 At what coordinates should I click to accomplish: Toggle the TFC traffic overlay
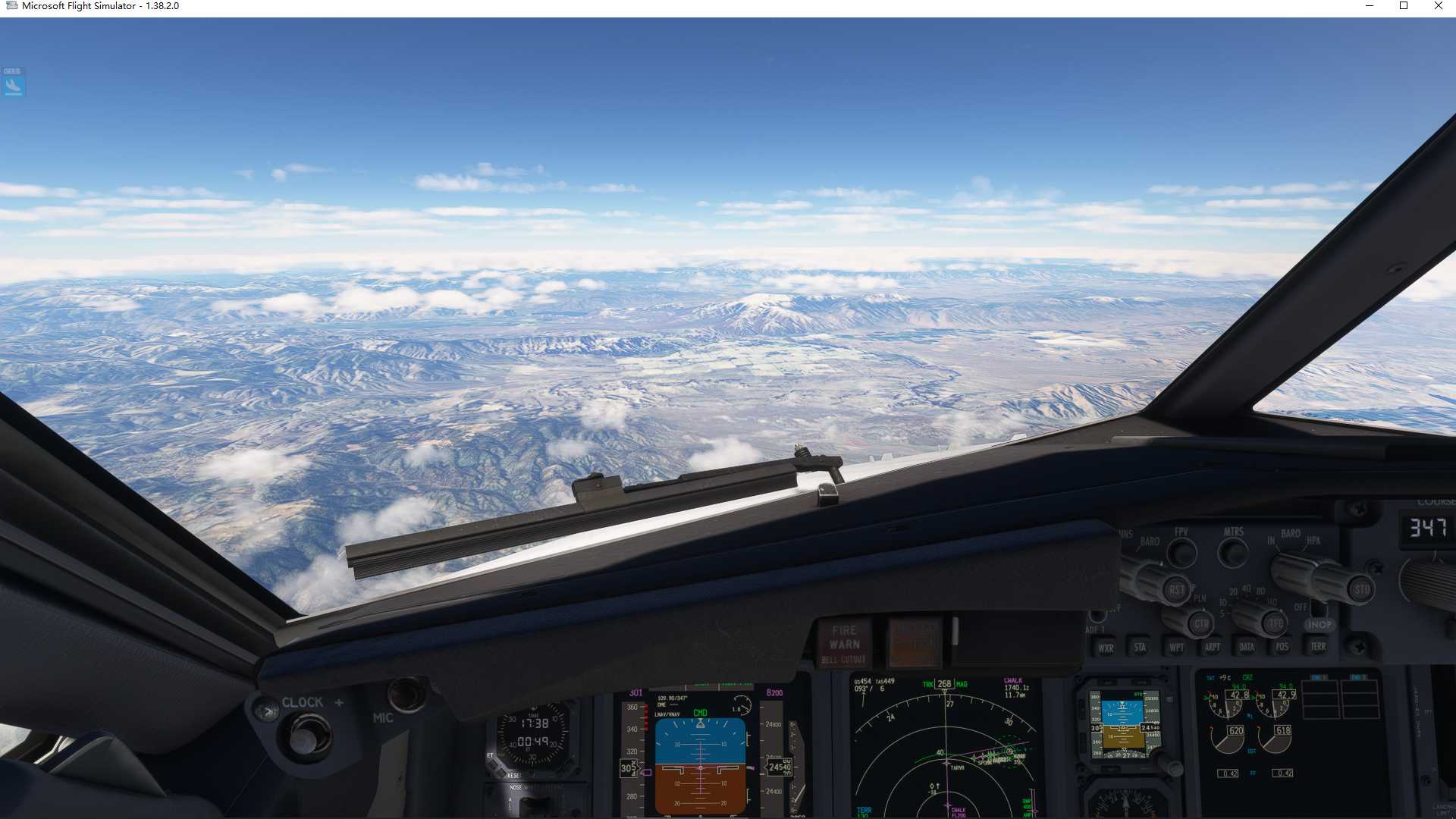coord(1274,623)
